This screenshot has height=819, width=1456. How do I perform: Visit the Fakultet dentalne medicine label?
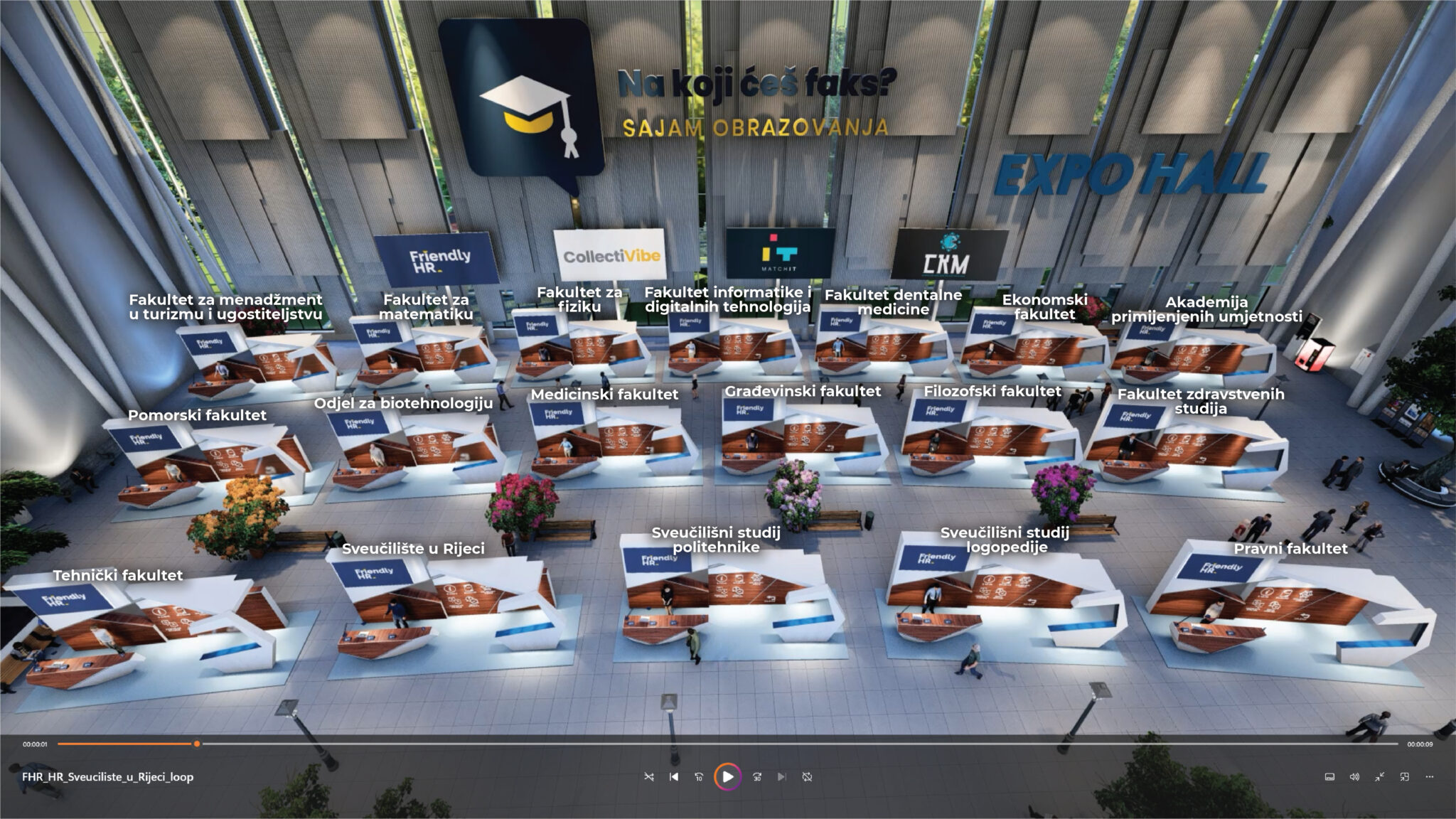[893, 302]
